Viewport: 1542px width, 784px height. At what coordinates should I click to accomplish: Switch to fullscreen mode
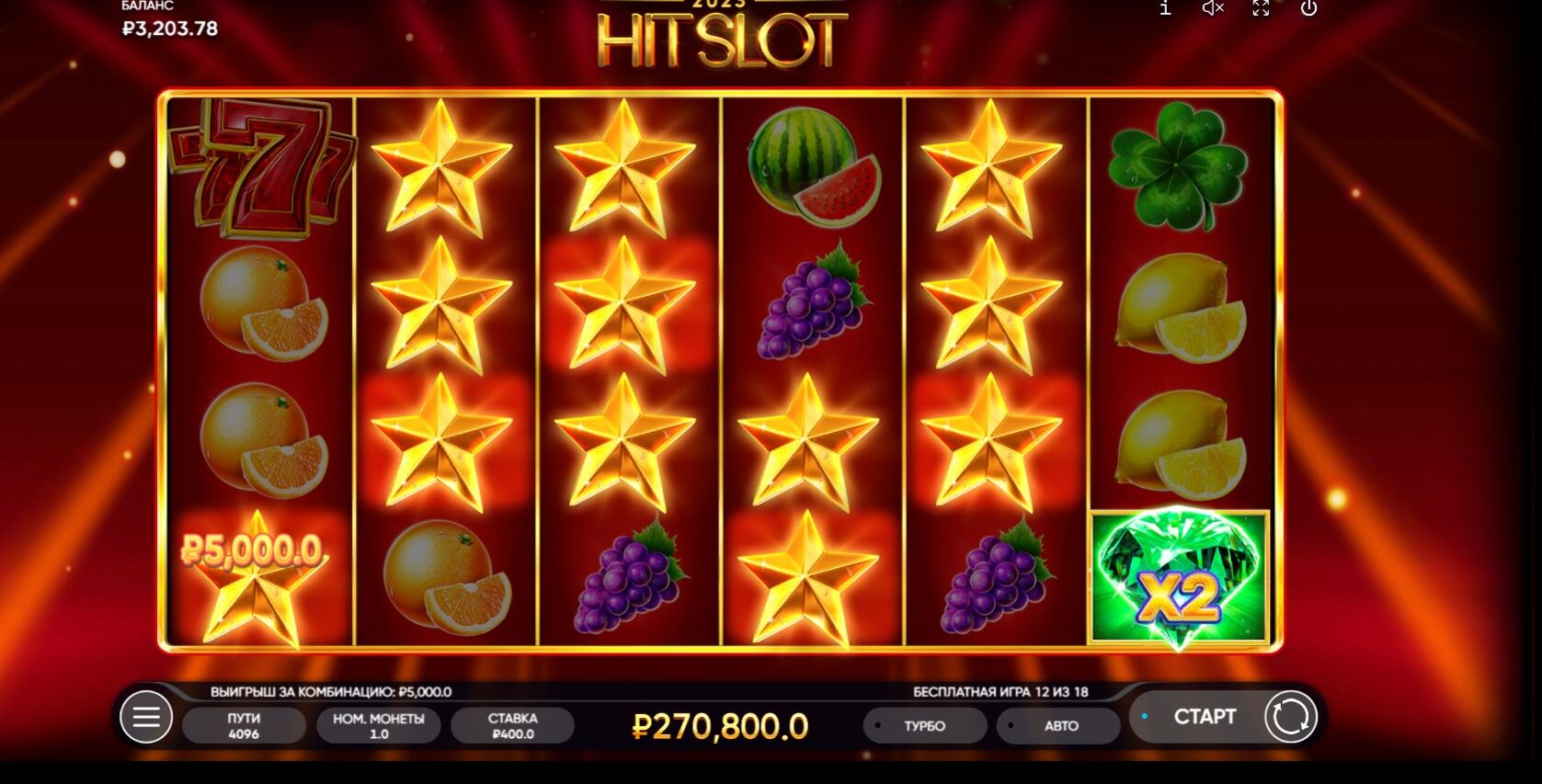pos(1261,8)
